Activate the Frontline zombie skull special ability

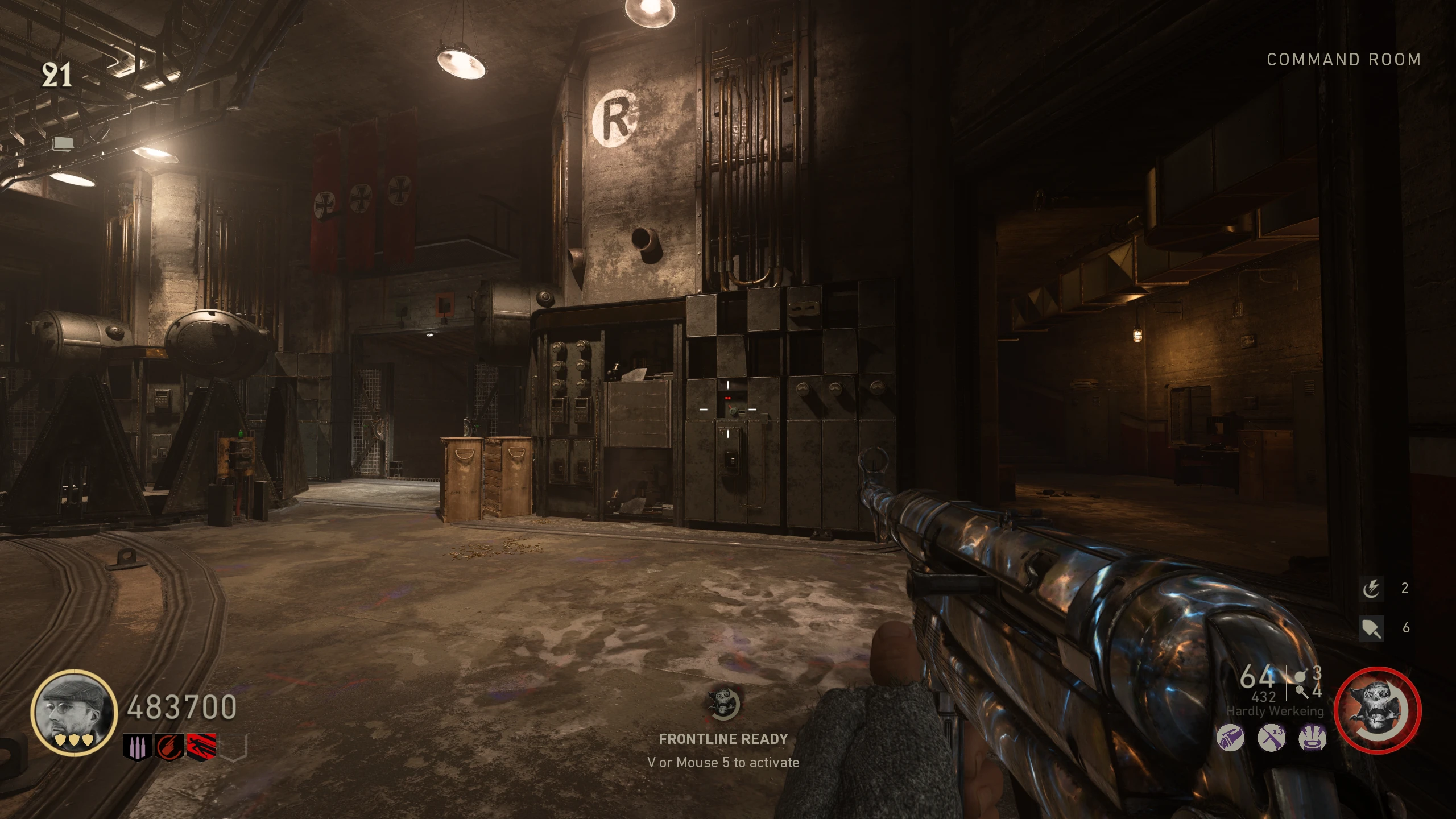[1377, 711]
